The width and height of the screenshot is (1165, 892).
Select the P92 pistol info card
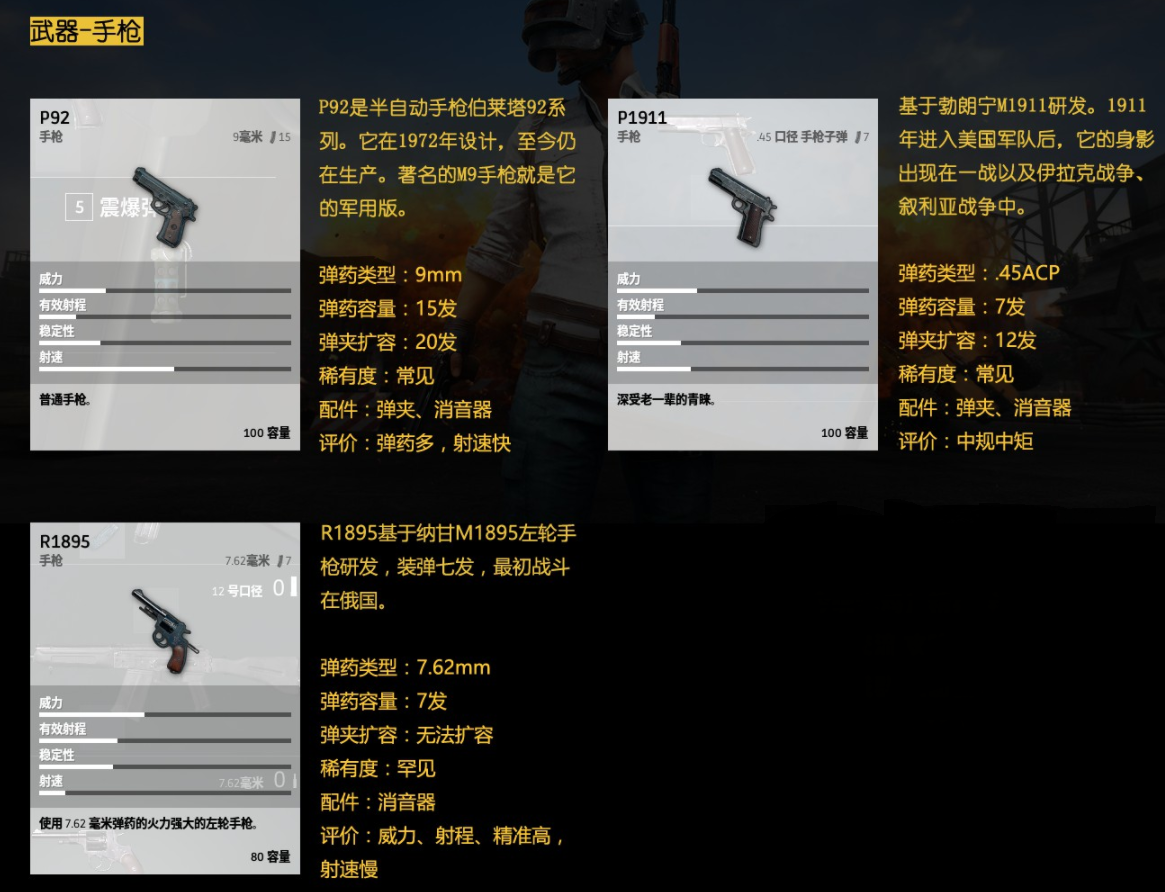pyautogui.click(x=165, y=275)
